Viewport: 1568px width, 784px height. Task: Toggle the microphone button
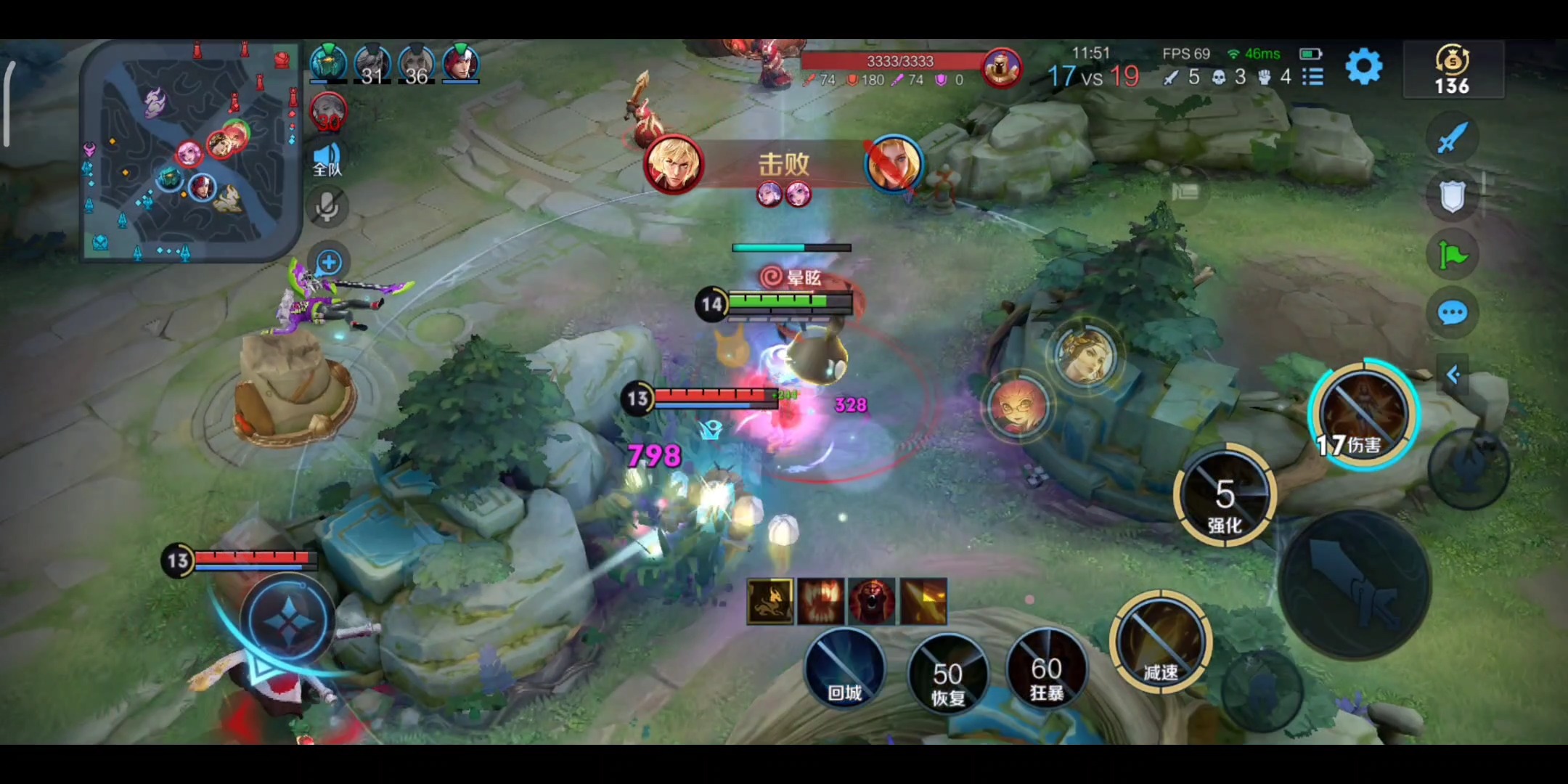point(327,208)
